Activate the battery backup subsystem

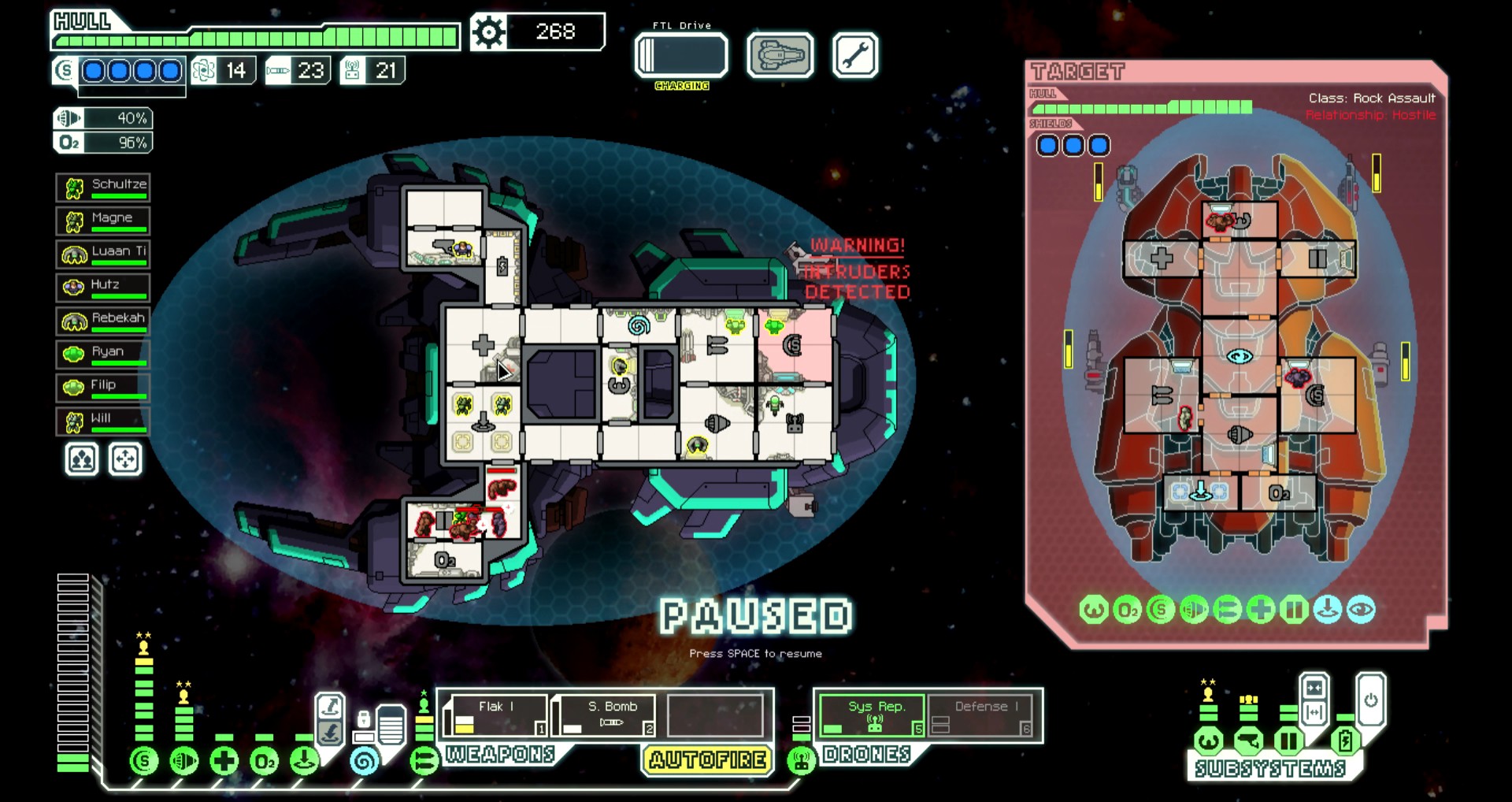(1345, 741)
